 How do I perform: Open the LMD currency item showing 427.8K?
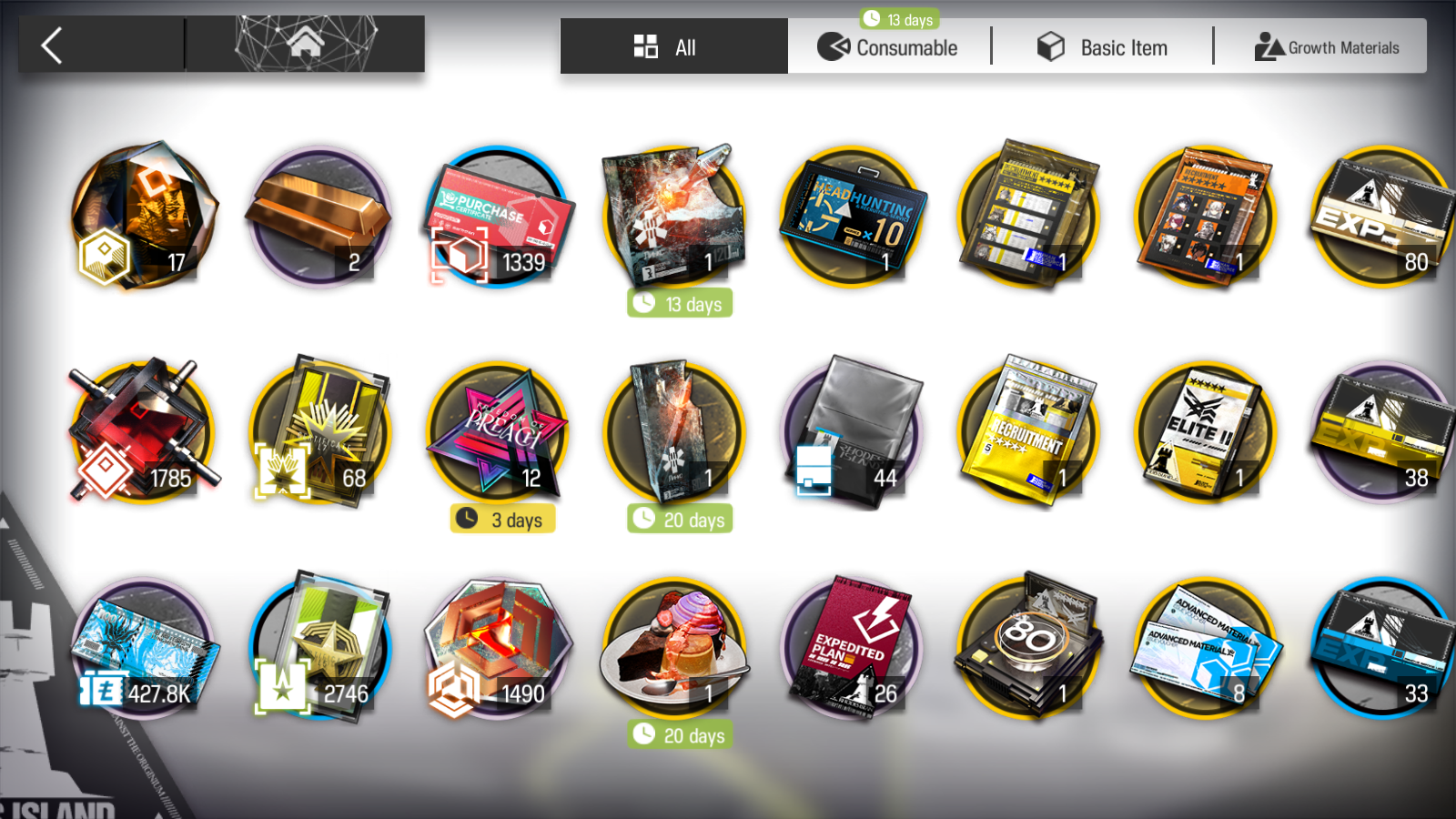click(x=141, y=648)
